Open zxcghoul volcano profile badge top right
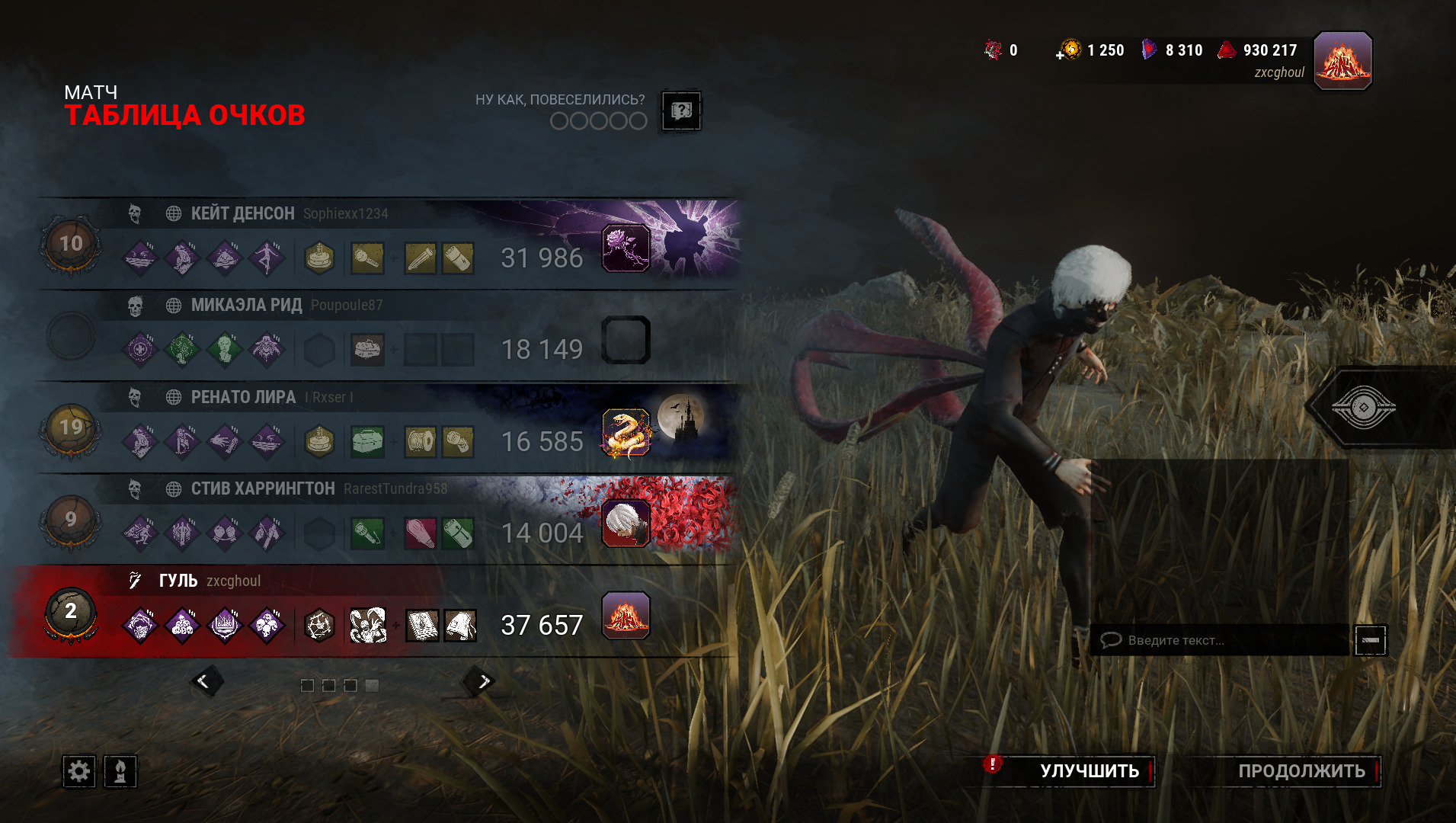 click(1342, 60)
